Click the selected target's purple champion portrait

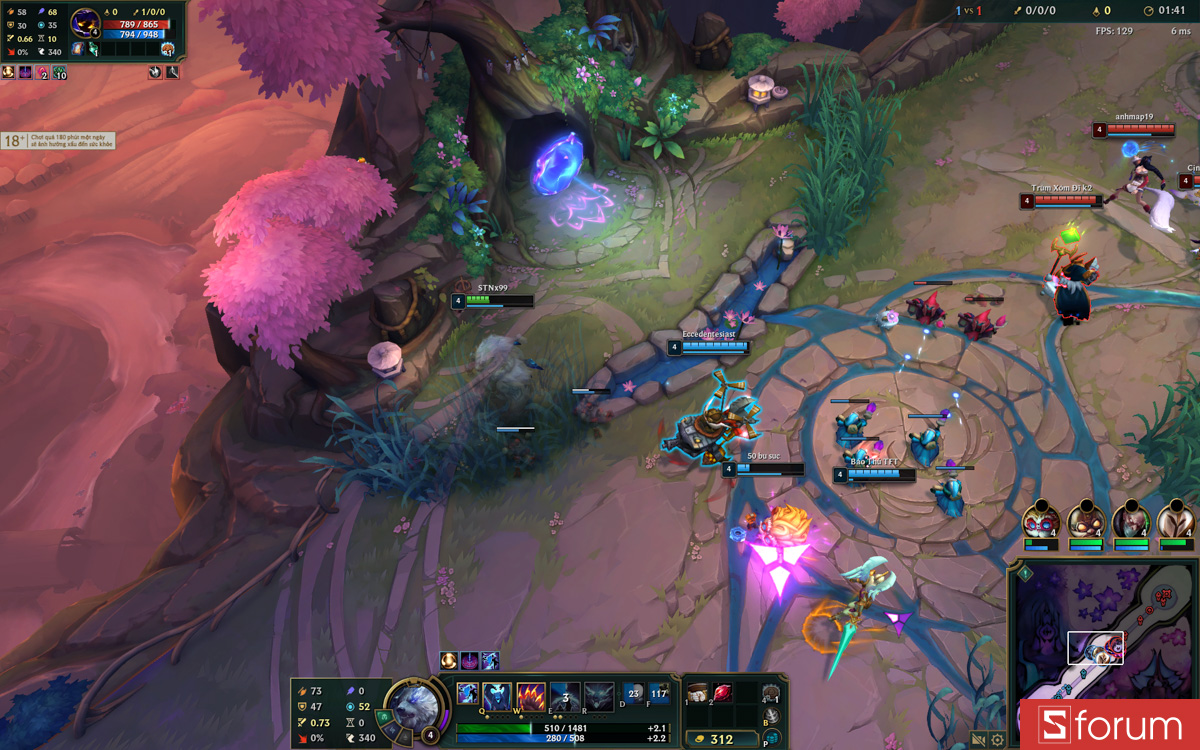pyautogui.click(x=85, y=22)
